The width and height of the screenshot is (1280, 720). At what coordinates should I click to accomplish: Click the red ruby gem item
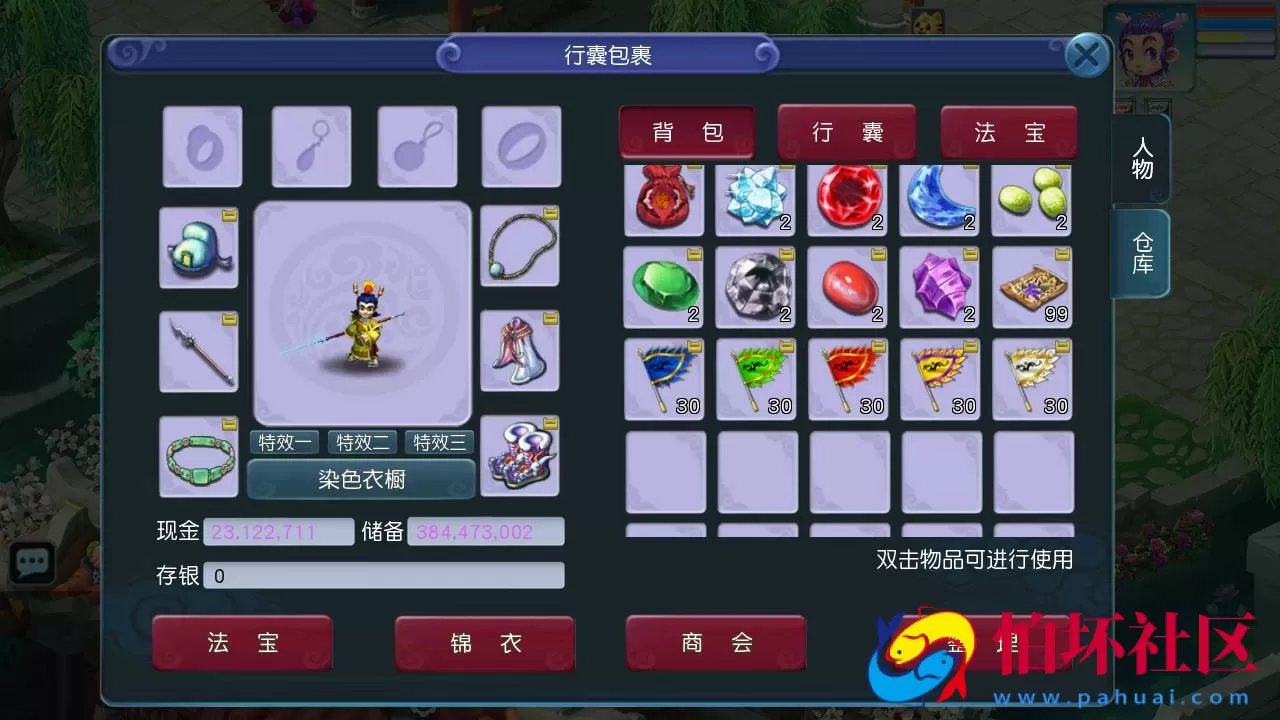847,198
